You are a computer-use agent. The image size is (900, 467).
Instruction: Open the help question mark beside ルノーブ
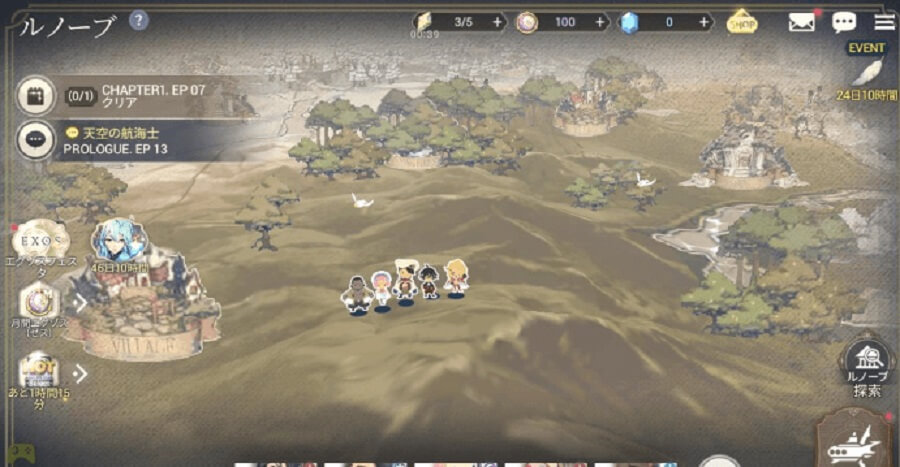point(139,20)
